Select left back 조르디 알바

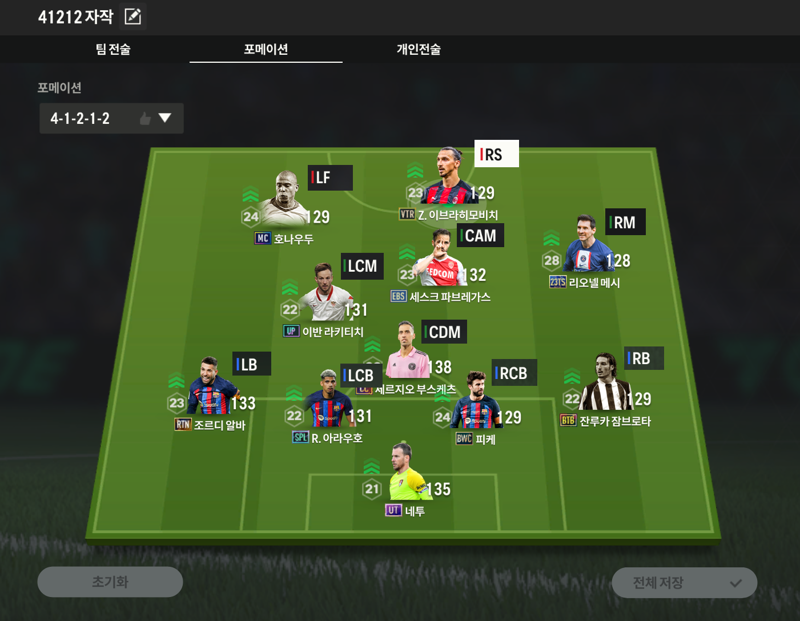point(211,389)
